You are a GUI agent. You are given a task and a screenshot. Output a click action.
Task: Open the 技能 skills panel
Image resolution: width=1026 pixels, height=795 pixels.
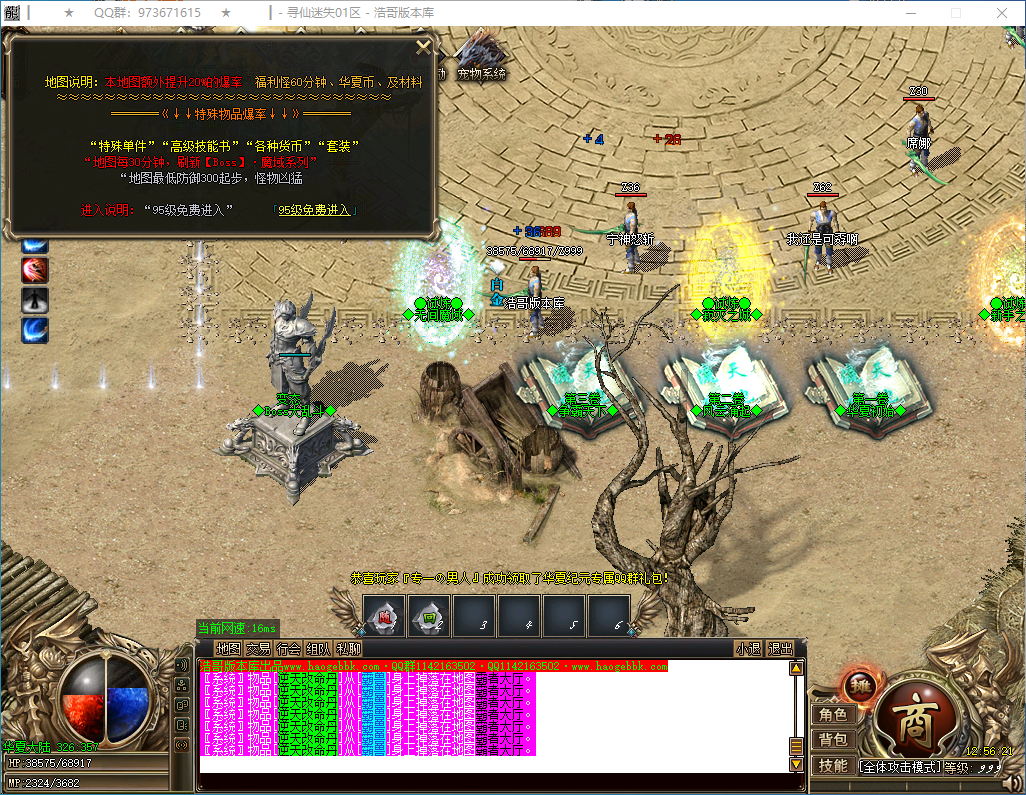click(833, 766)
